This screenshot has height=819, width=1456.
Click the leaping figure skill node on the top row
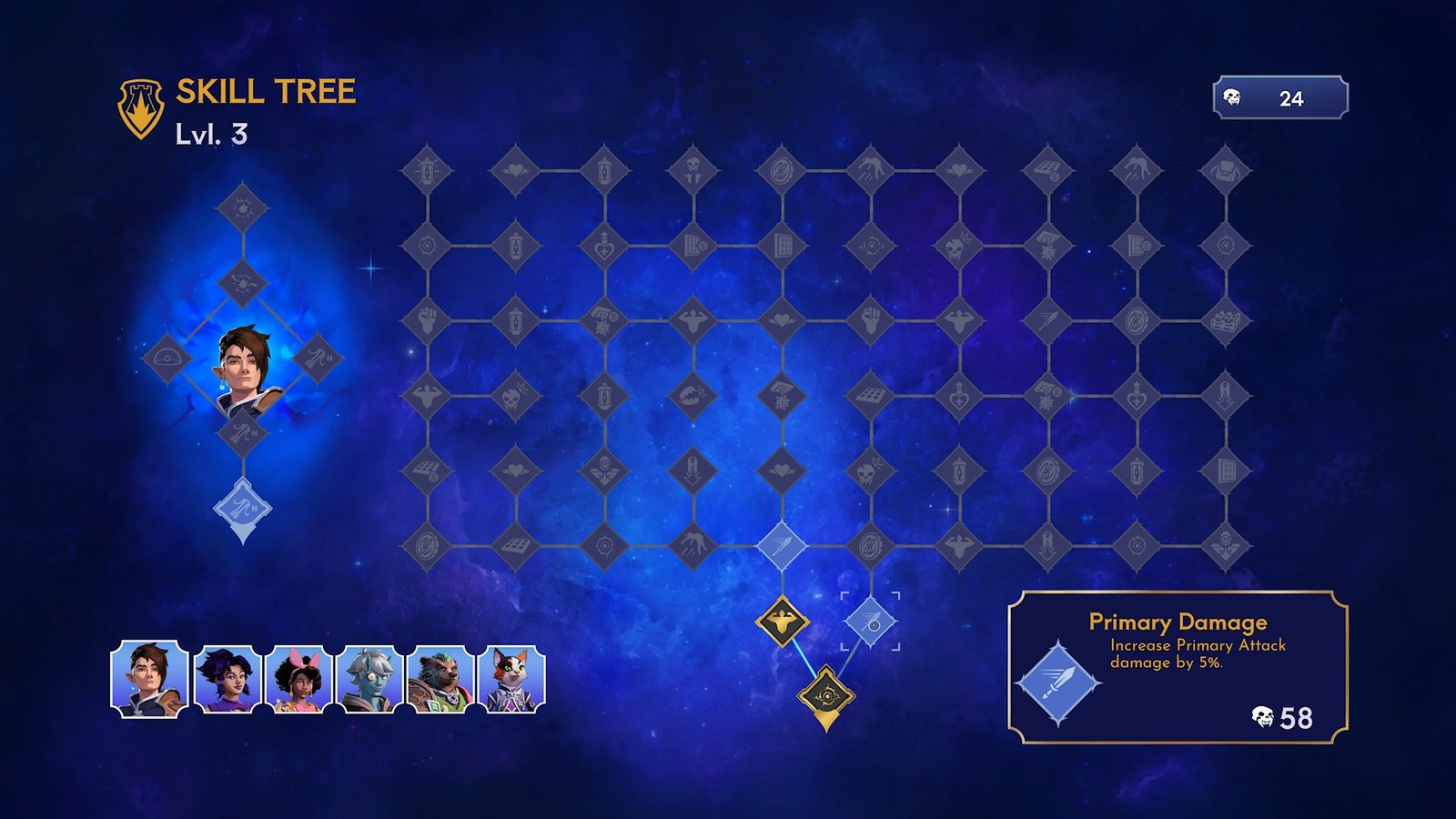coord(869,168)
